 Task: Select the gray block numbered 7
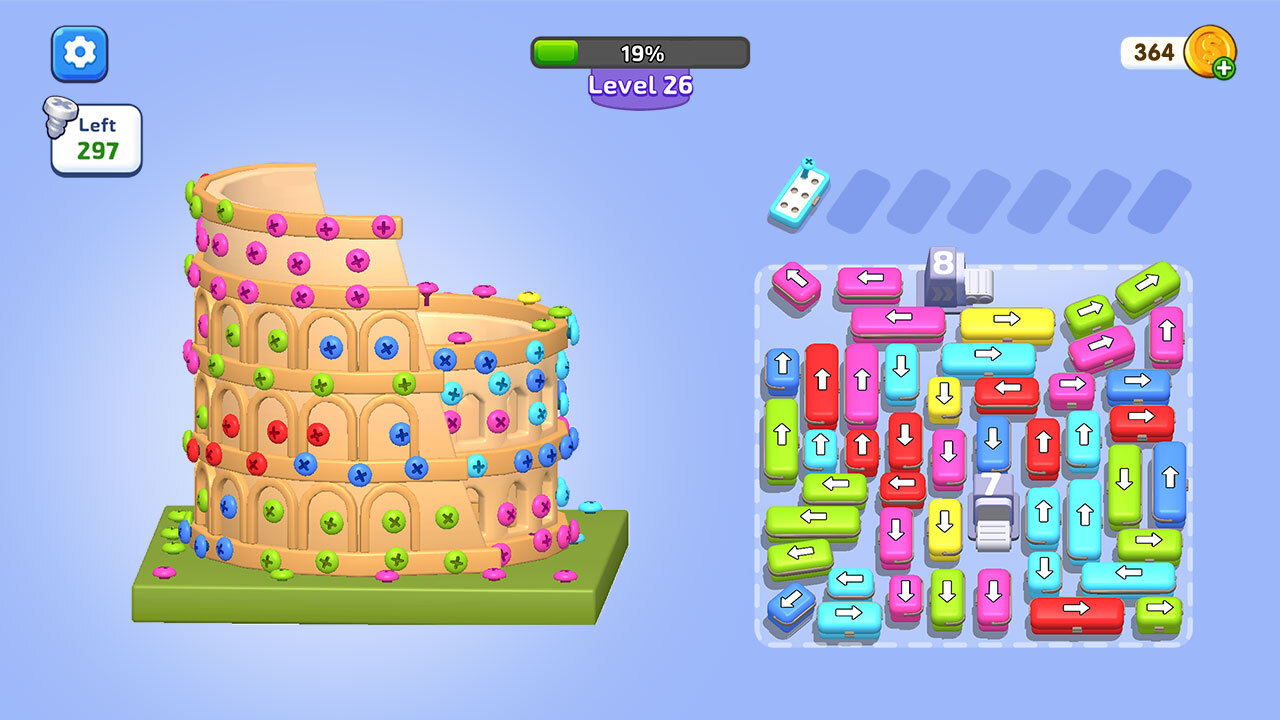pos(991,502)
